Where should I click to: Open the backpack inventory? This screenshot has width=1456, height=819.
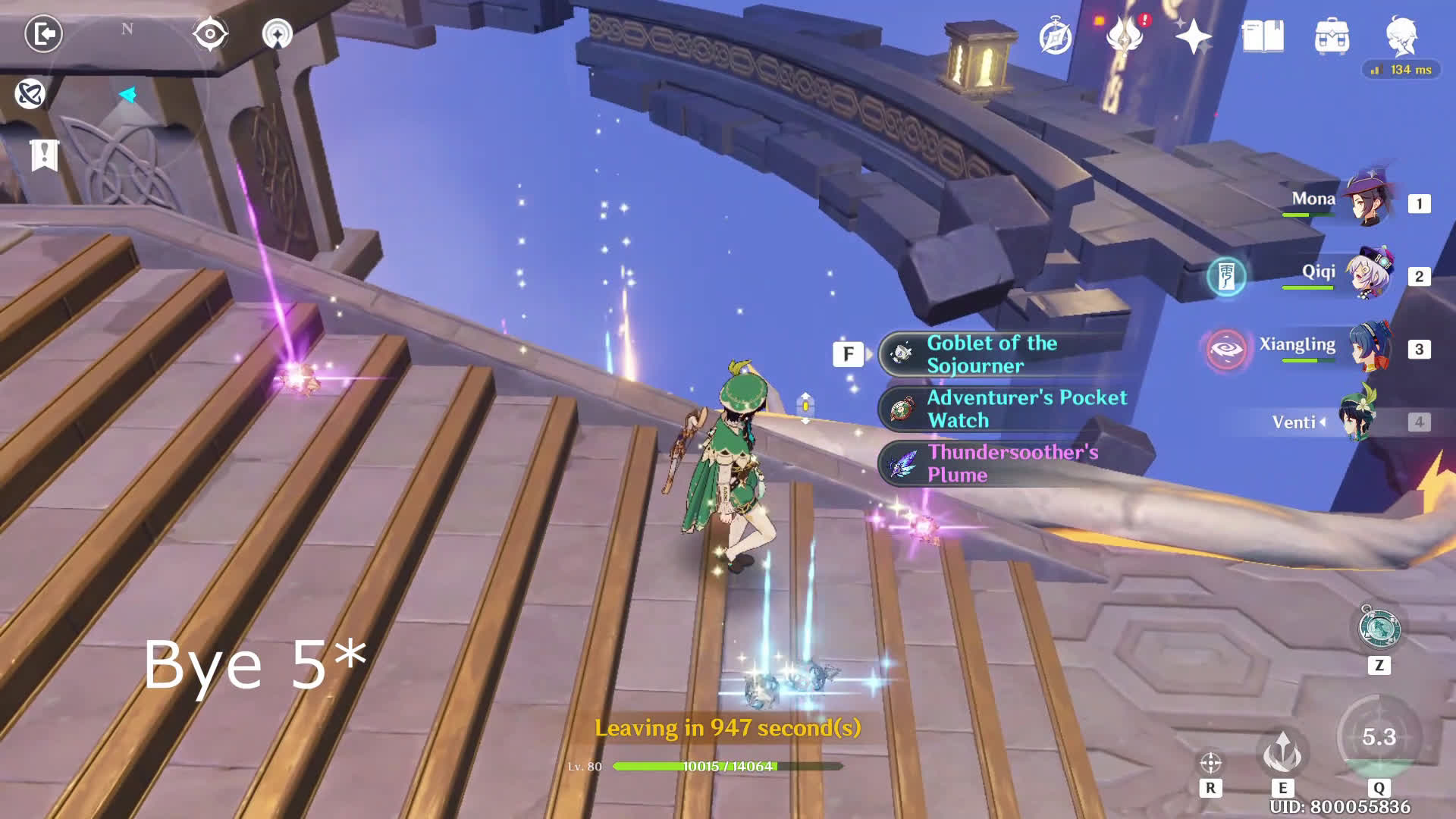point(1332,36)
